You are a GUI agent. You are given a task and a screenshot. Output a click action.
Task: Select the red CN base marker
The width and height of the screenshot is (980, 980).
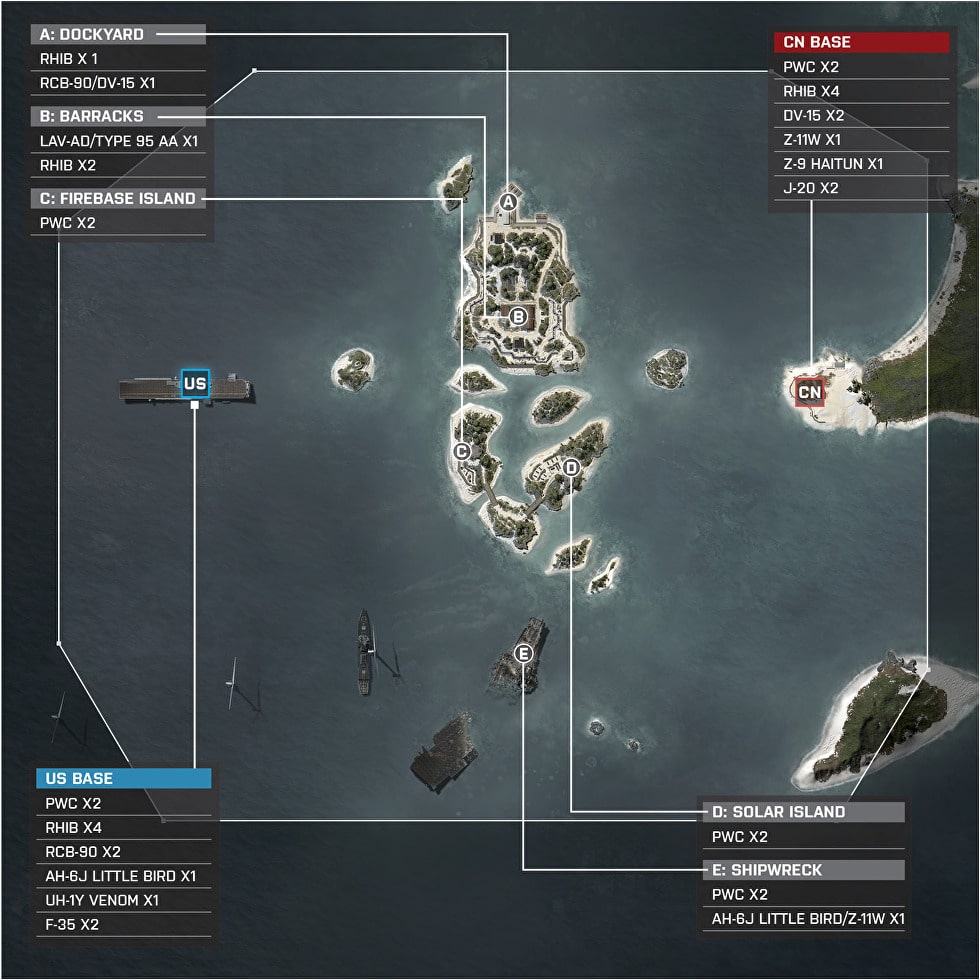point(810,391)
